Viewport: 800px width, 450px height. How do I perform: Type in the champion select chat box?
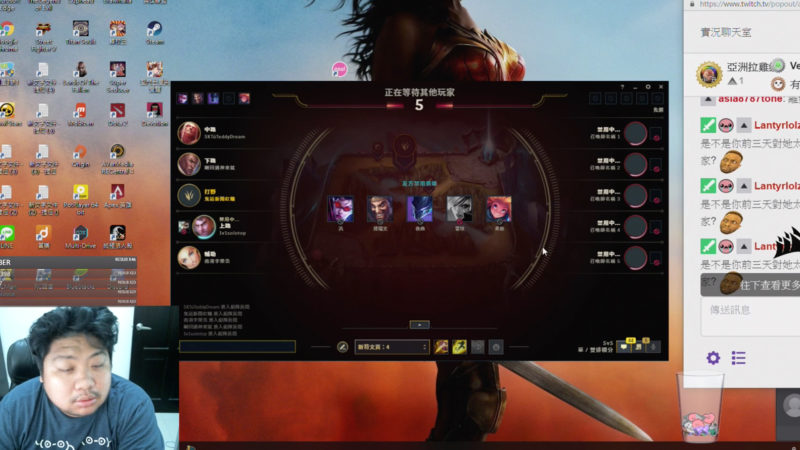(237, 347)
